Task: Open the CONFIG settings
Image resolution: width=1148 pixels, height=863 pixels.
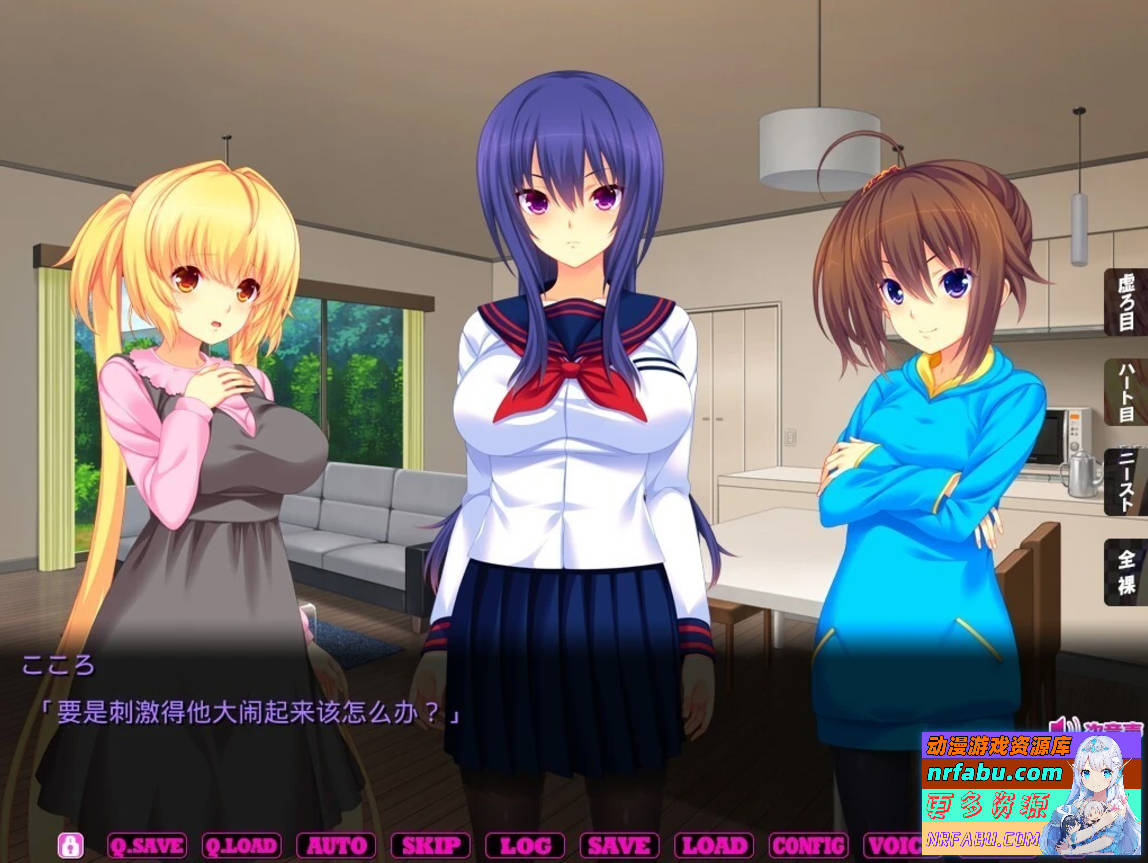Action: click(808, 845)
